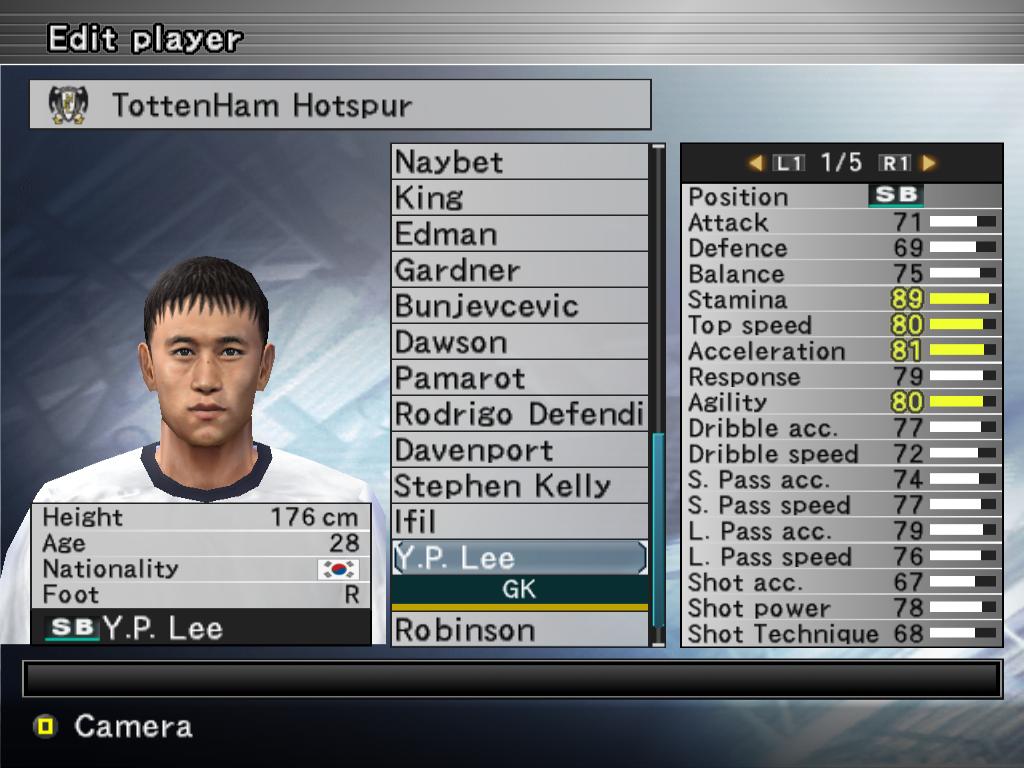This screenshot has width=1024, height=768.
Task: Select Edman in the player list
Action: [519, 234]
